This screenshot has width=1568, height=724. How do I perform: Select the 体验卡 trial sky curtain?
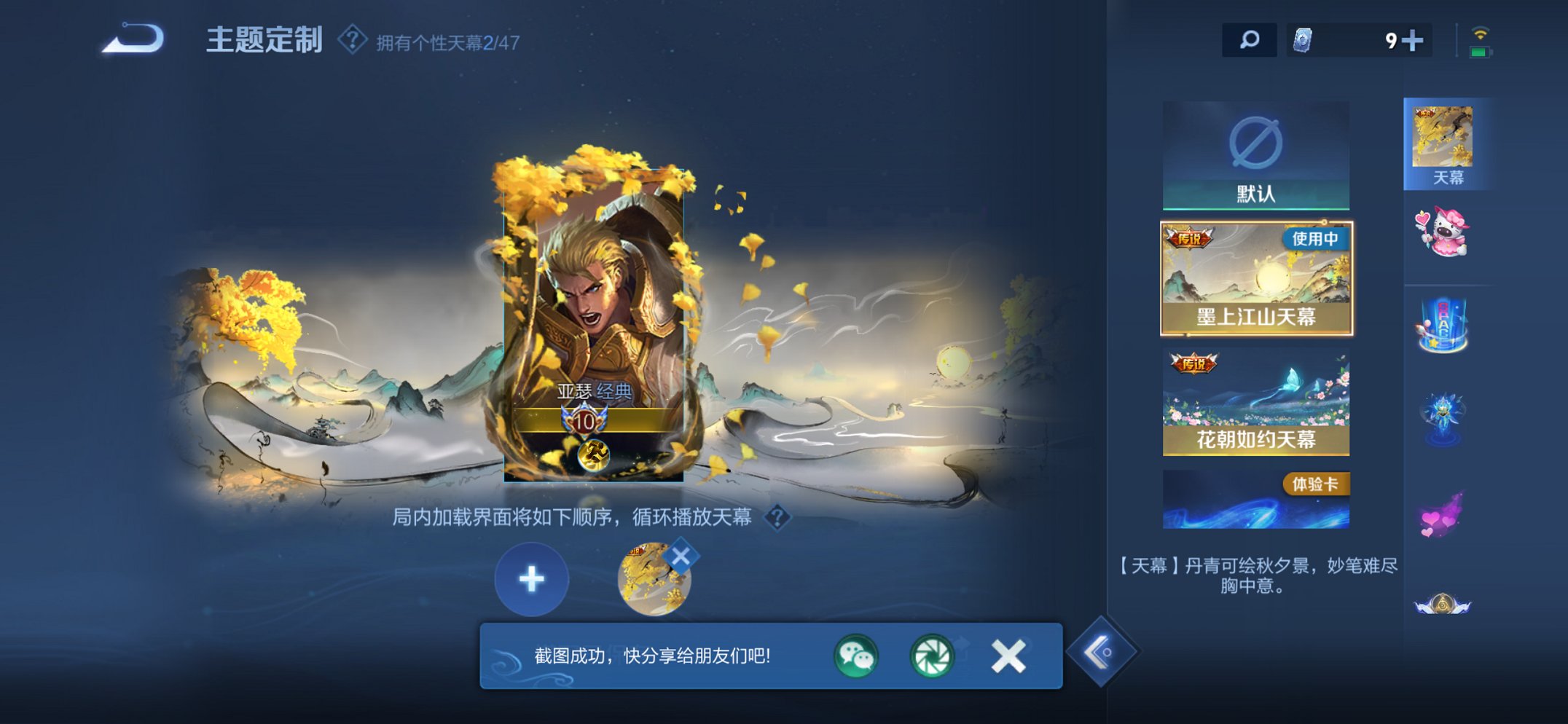[x=1257, y=497]
